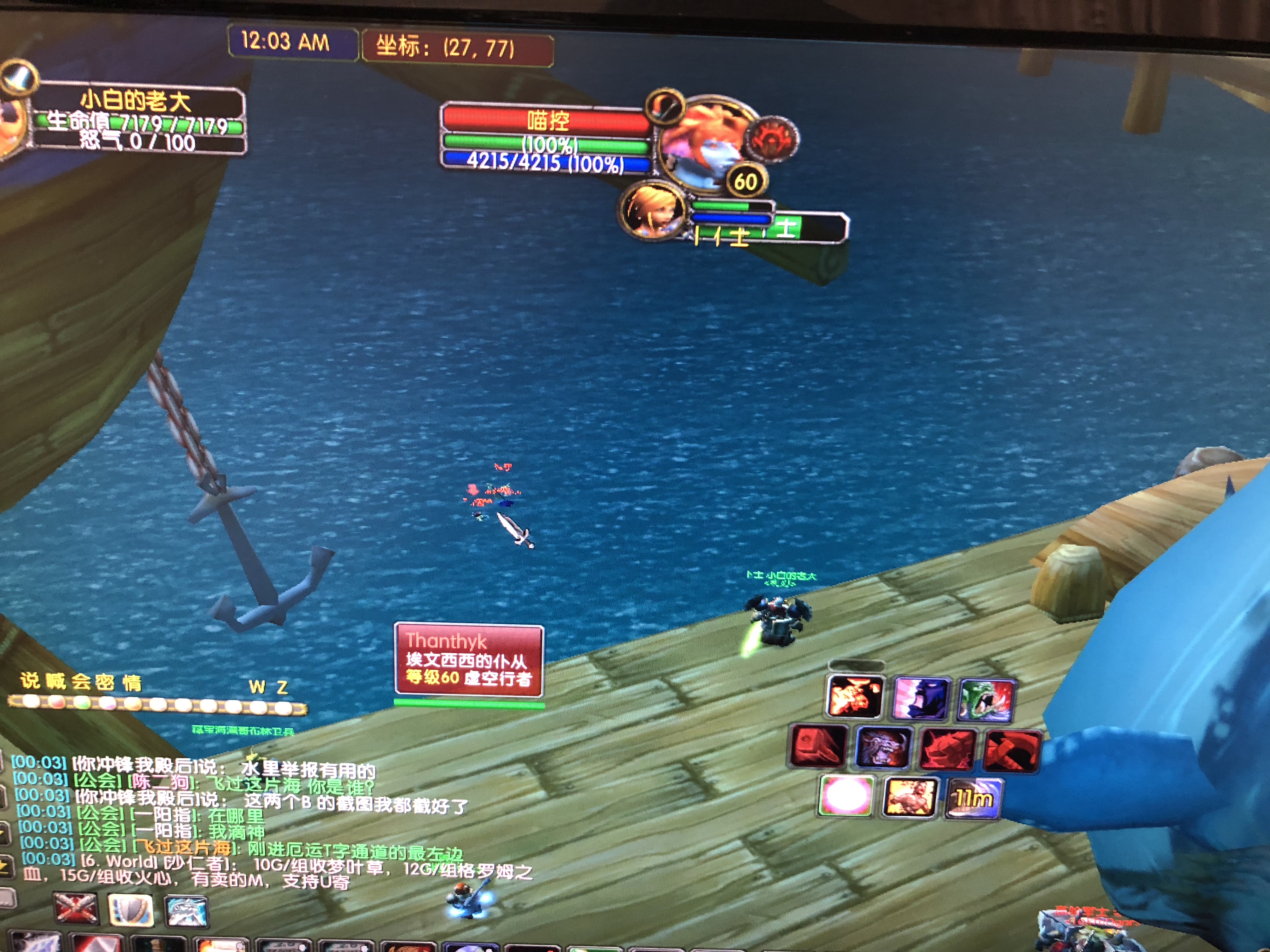Click the shield block ability icon
Viewport: 1270px width, 952px height.
coord(131,909)
